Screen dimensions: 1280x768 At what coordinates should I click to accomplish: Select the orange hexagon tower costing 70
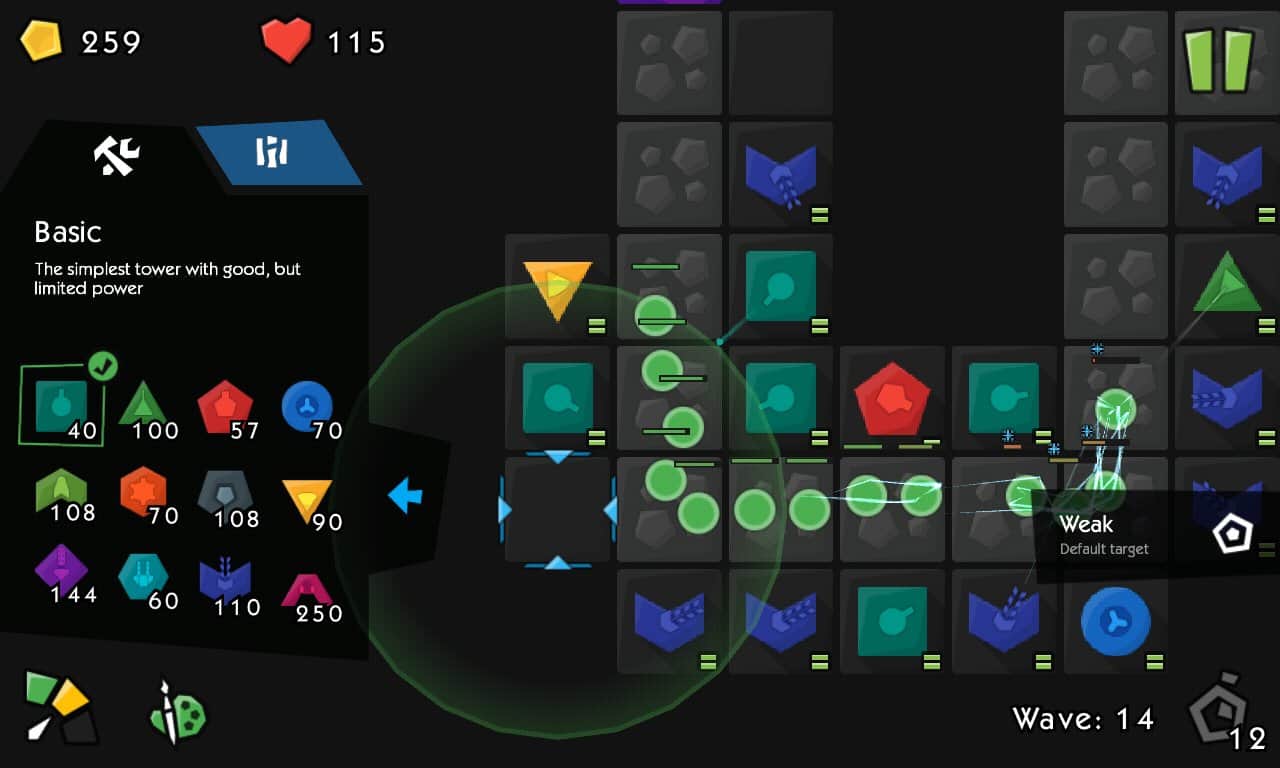tap(143, 493)
